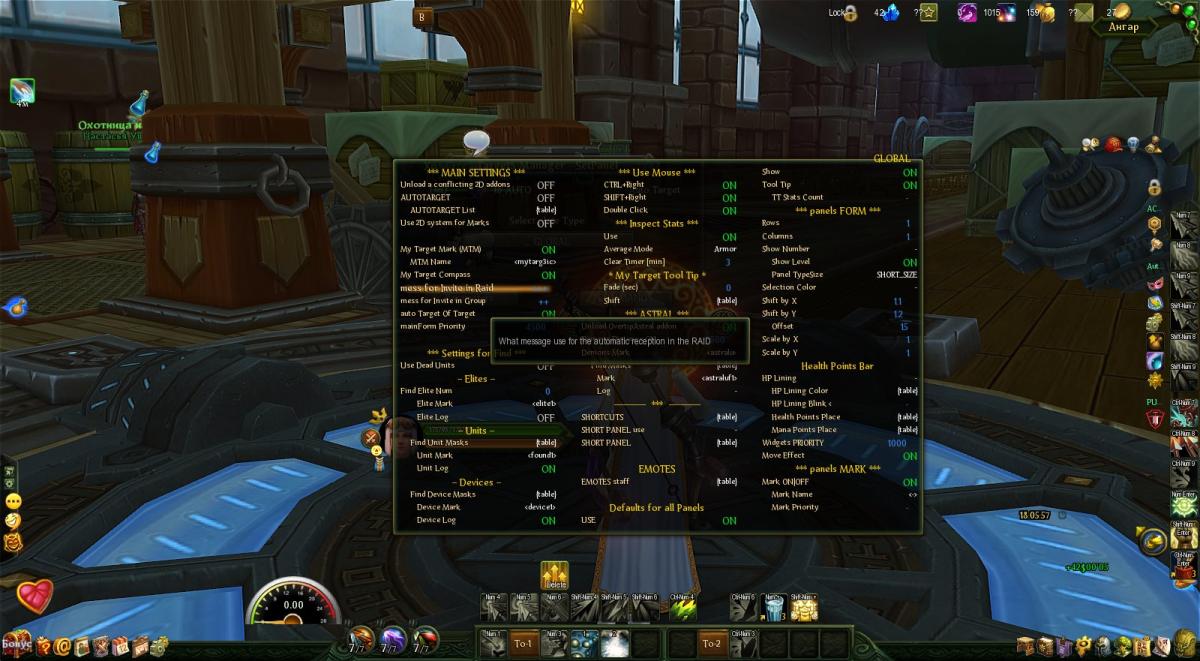1200x661 pixels.
Task: Open the Find Unit Masks table
Action: pos(546,443)
